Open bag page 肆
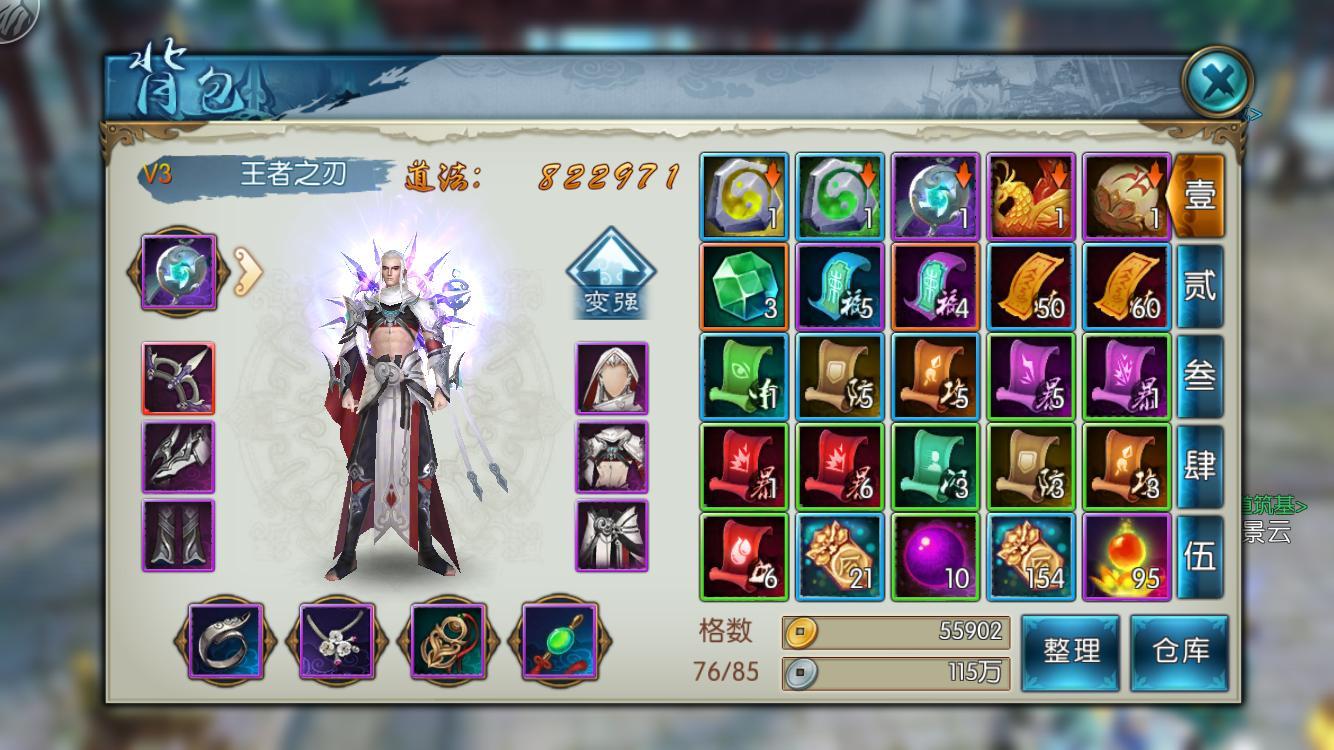1334x750 pixels. 1199,466
